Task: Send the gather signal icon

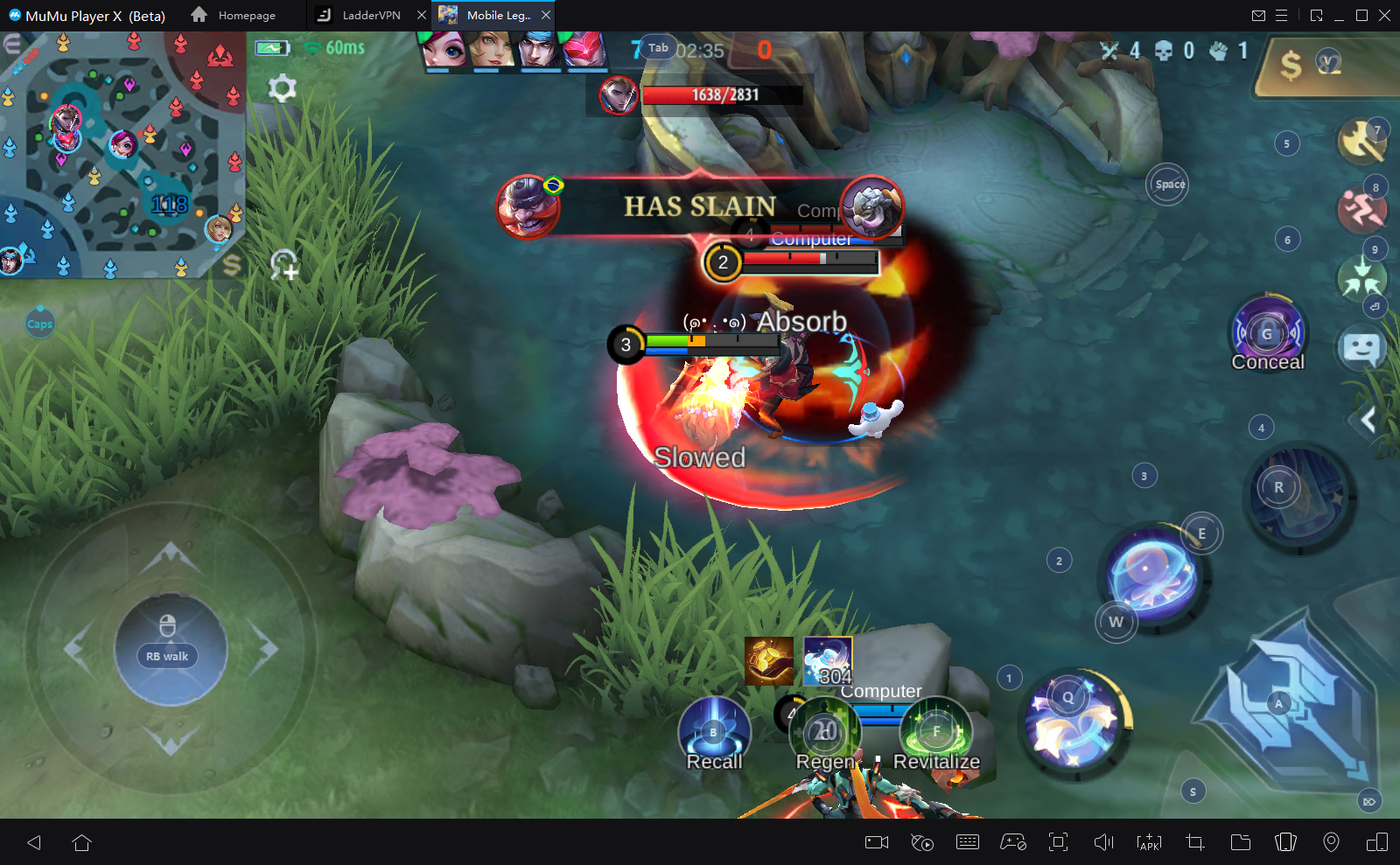Action: [x=1361, y=278]
